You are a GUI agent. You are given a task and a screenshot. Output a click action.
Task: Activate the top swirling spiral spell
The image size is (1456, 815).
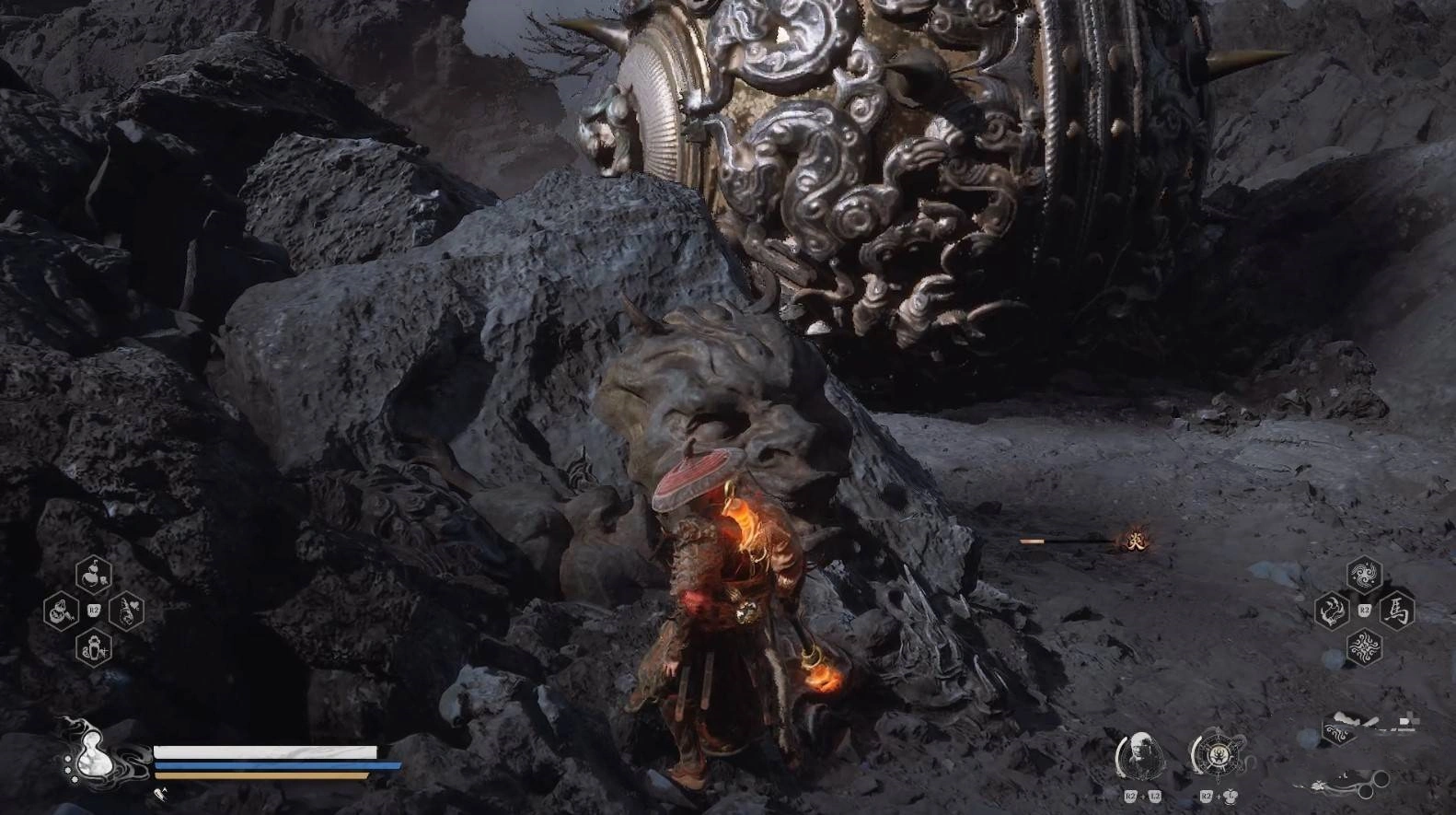1364,575
